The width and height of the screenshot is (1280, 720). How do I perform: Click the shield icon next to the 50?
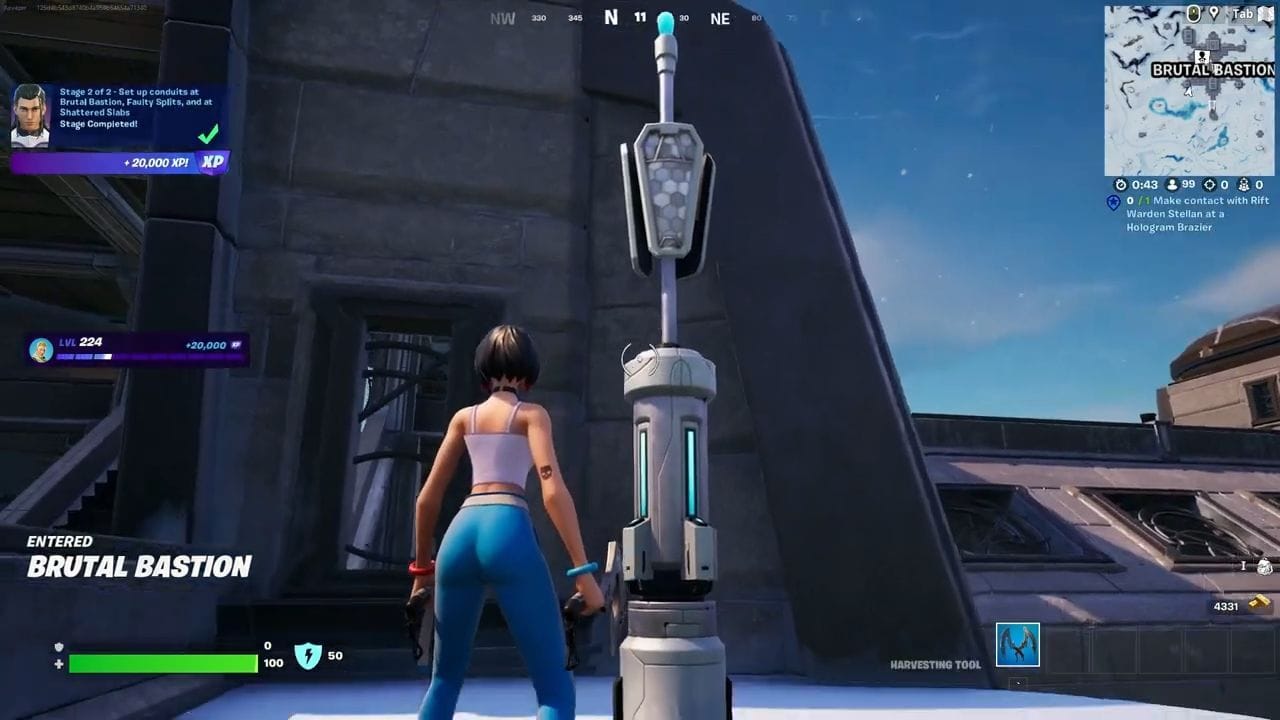click(307, 656)
